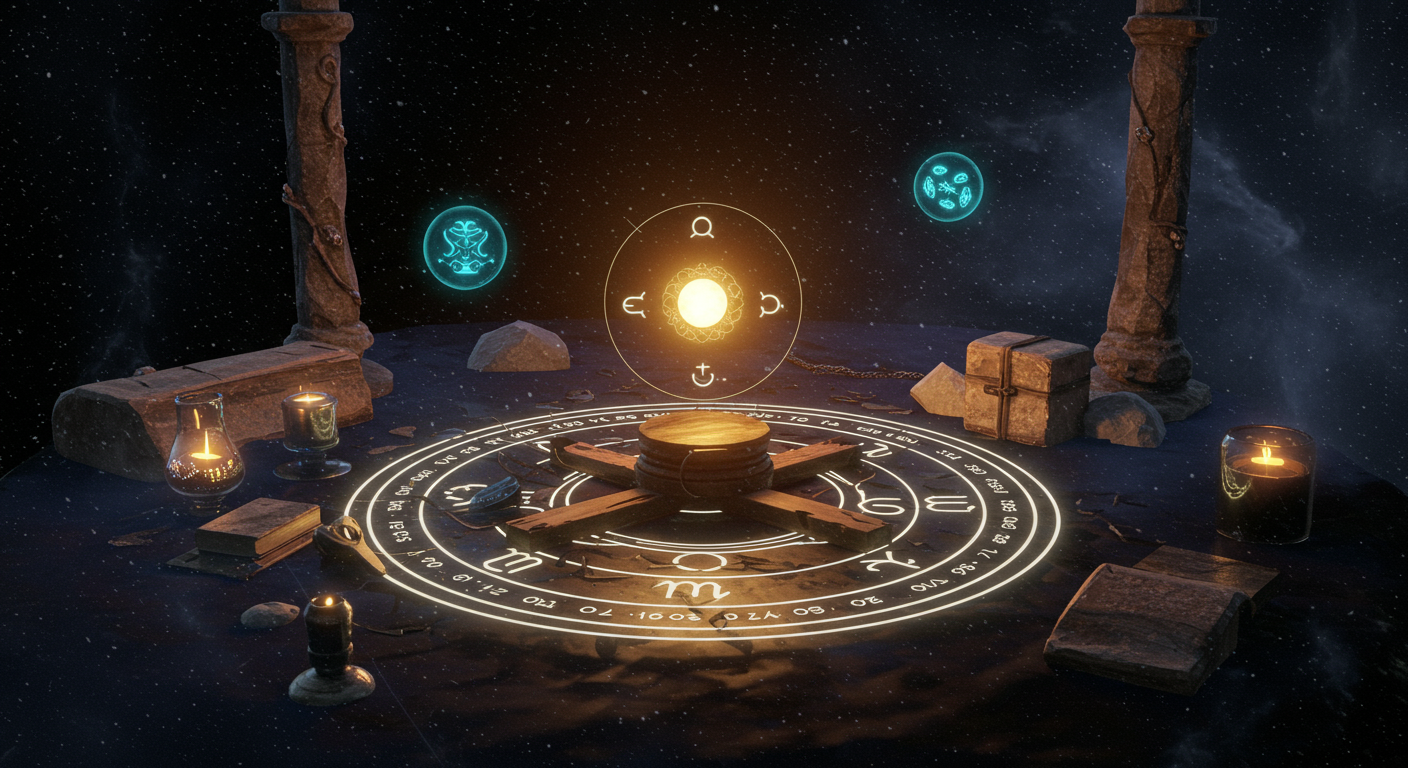Screen dimensions: 1408x768
Task: Select the top omega-shaped glyph on the dial
Action: click(x=702, y=228)
